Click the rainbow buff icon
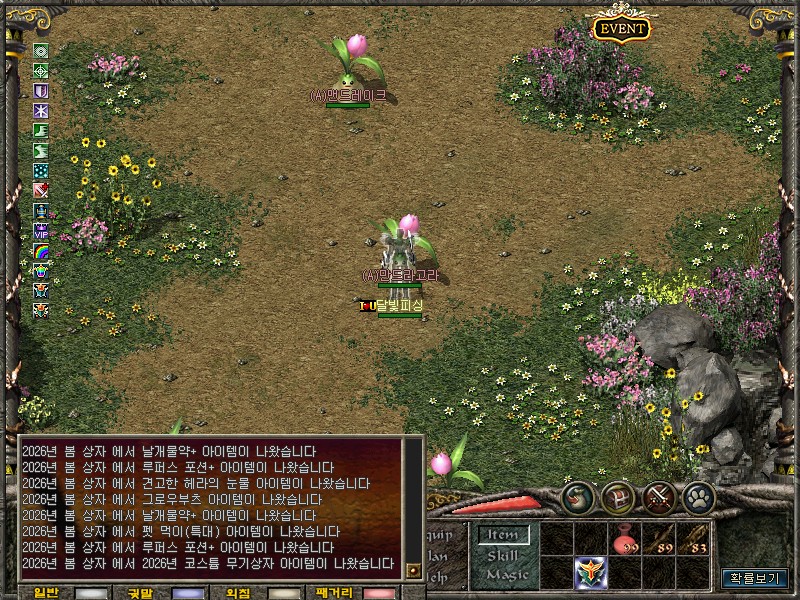Screen dimensions: 800x600 pos(41,250)
